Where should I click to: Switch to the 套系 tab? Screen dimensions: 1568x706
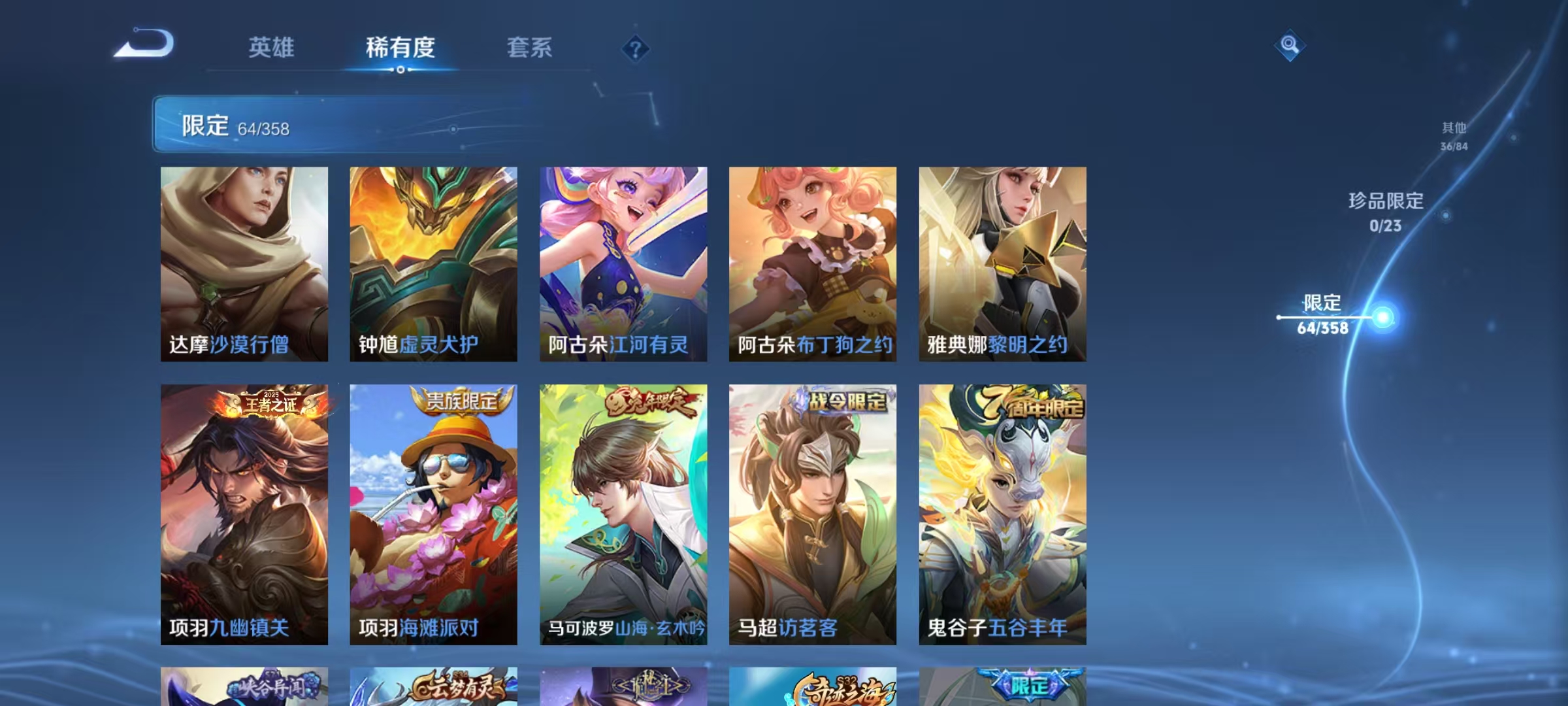point(530,48)
